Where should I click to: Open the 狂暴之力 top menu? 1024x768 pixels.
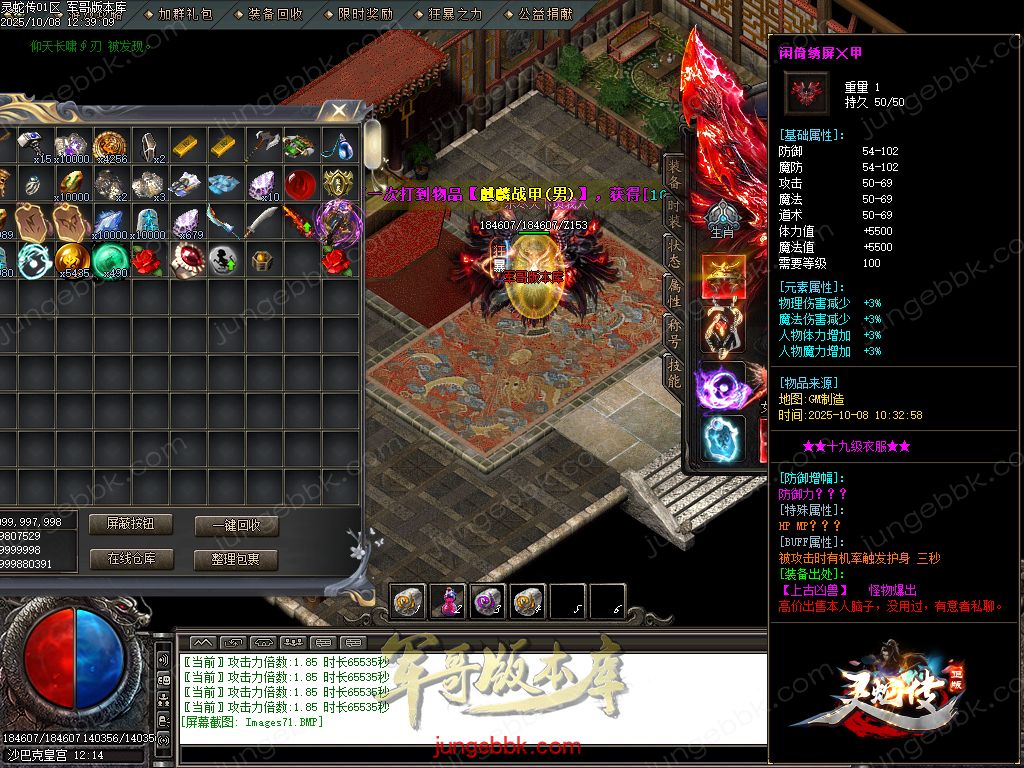455,14
